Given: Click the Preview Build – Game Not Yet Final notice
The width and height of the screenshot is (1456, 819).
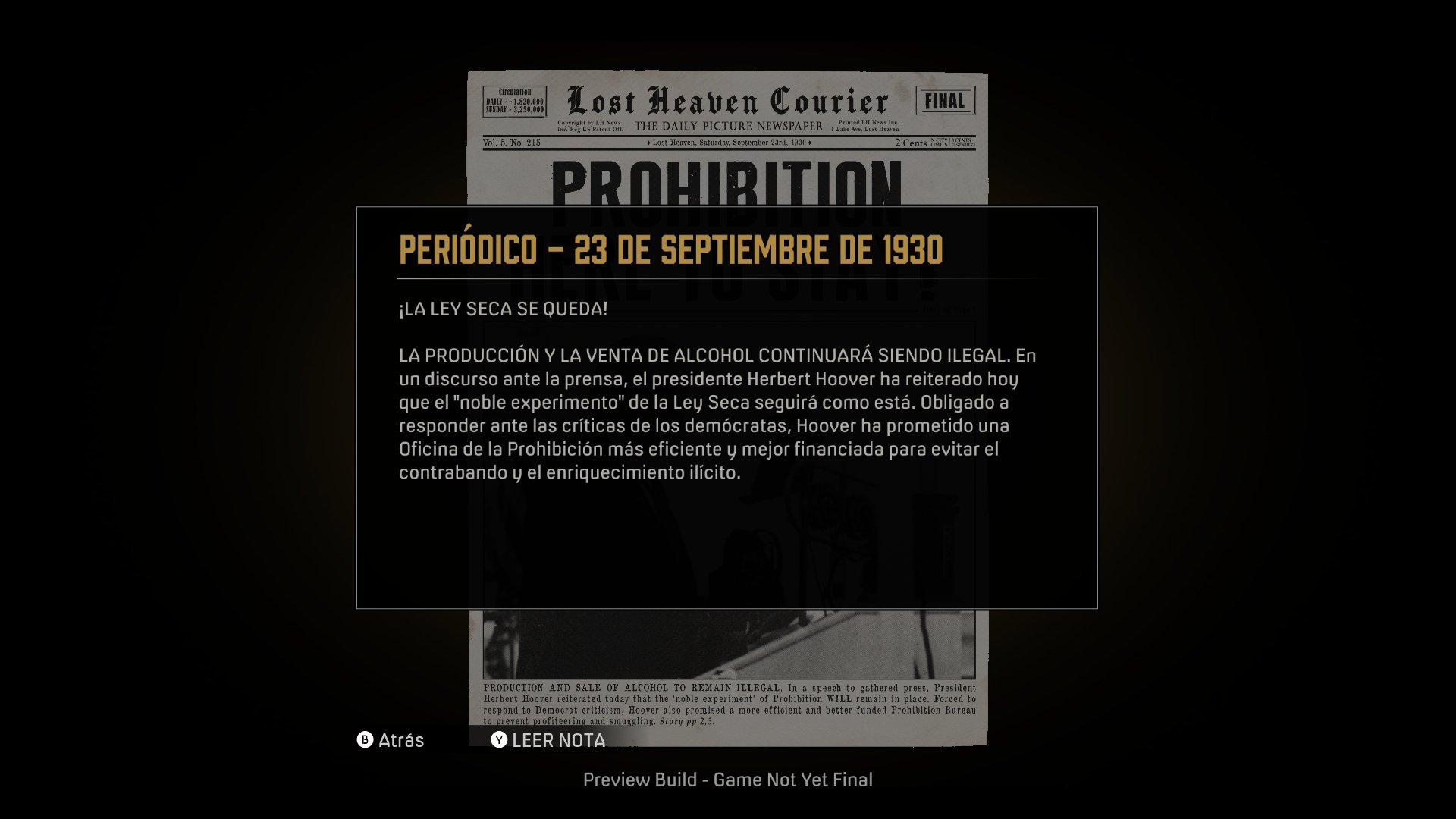Looking at the screenshot, I should (728, 779).
